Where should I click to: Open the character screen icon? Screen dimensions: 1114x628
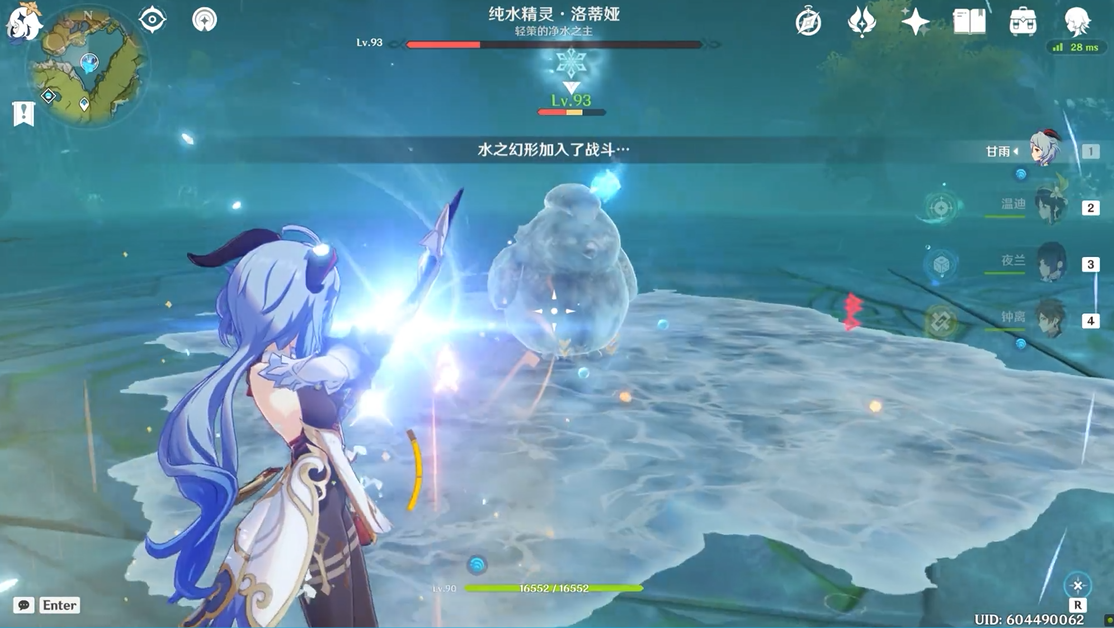click(x=1077, y=21)
